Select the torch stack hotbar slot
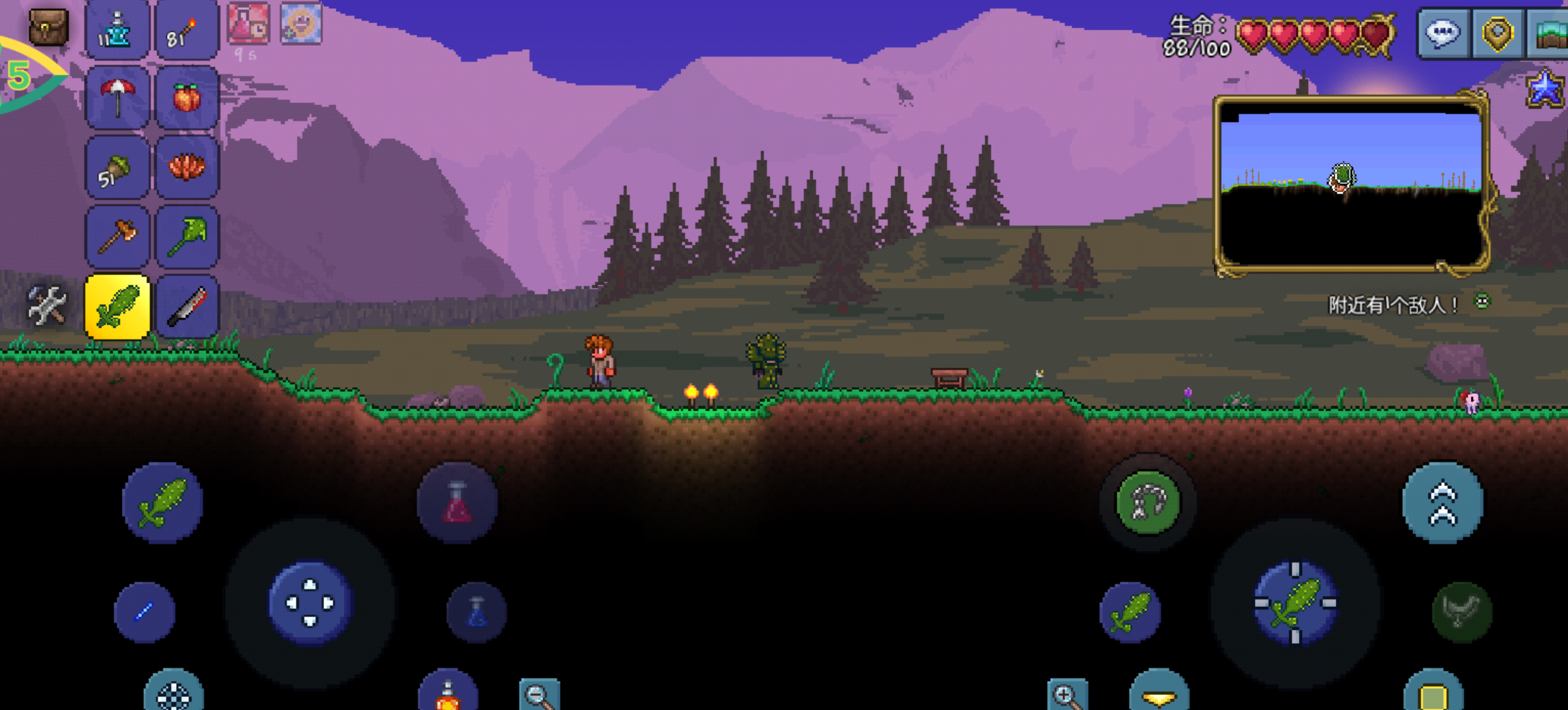 (186, 31)
